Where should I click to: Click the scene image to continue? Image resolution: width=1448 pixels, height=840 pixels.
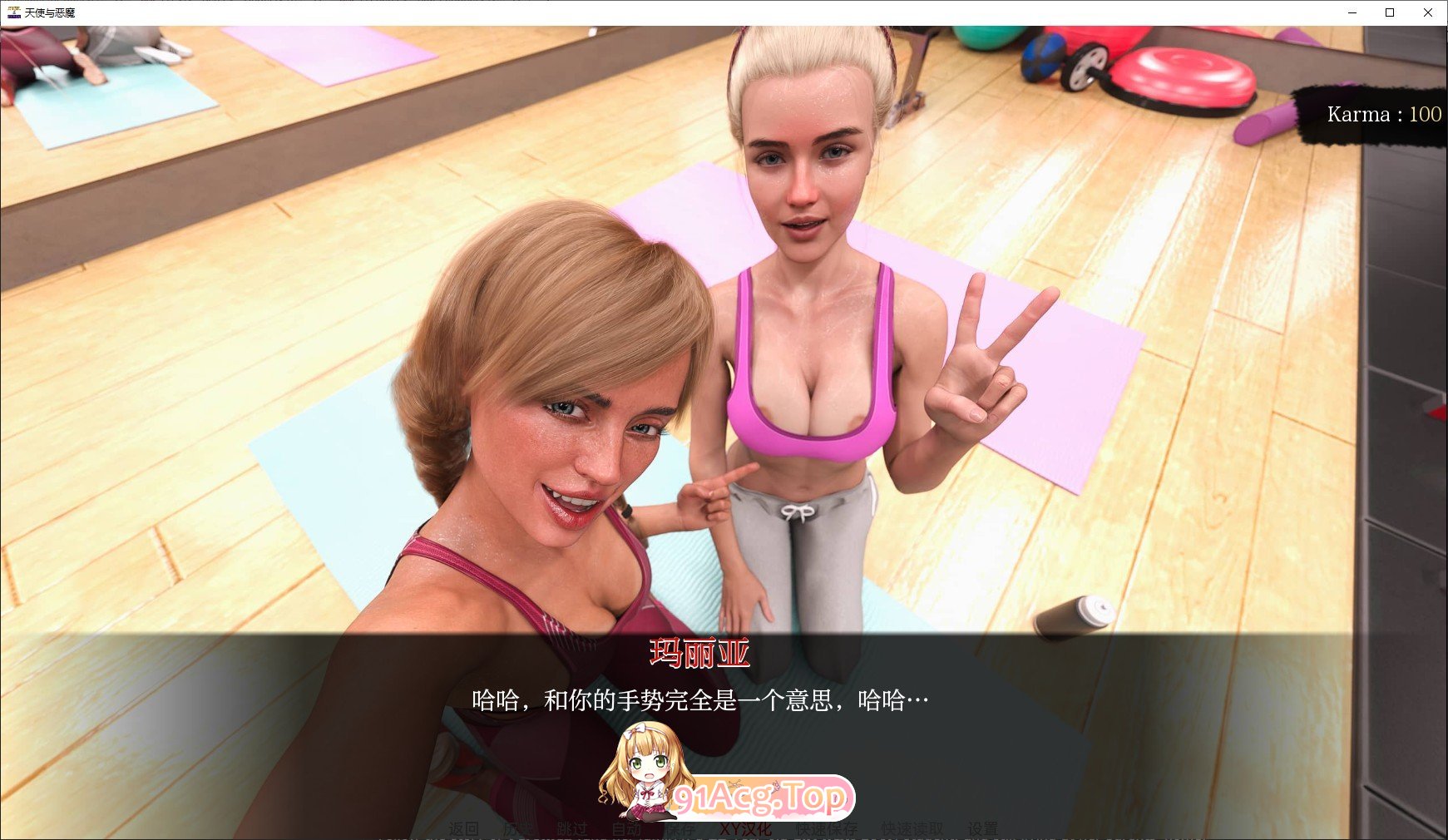coord(724,333)
